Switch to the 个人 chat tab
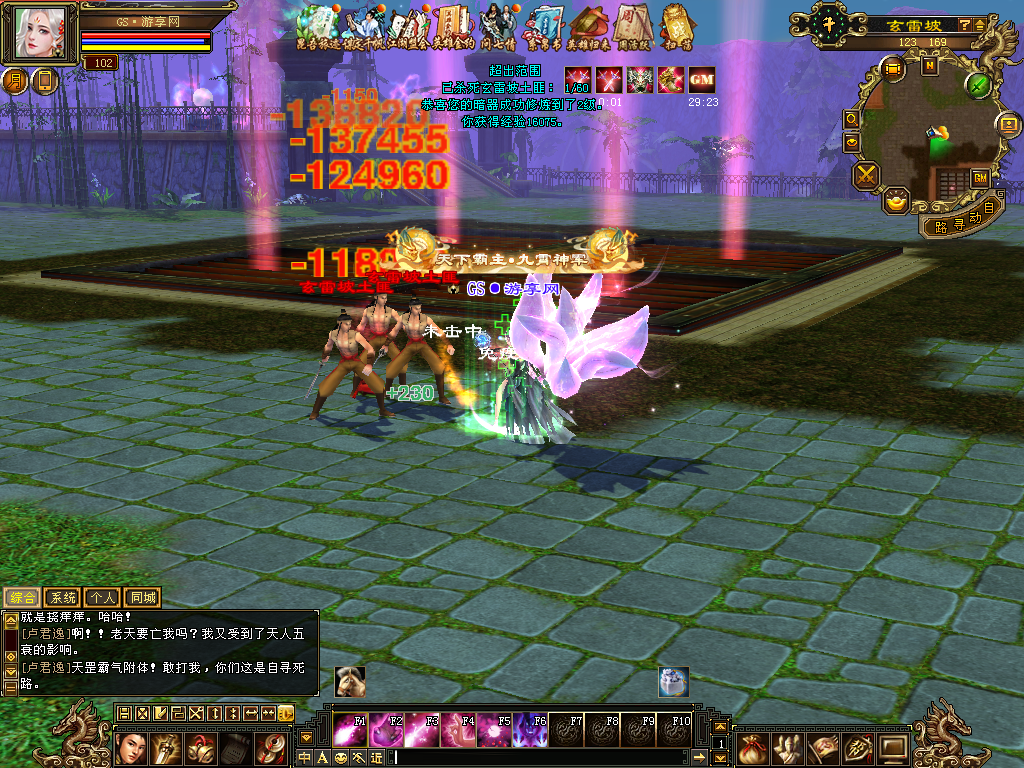Screen dimensions: 1024x768 (x=102, y=598)
